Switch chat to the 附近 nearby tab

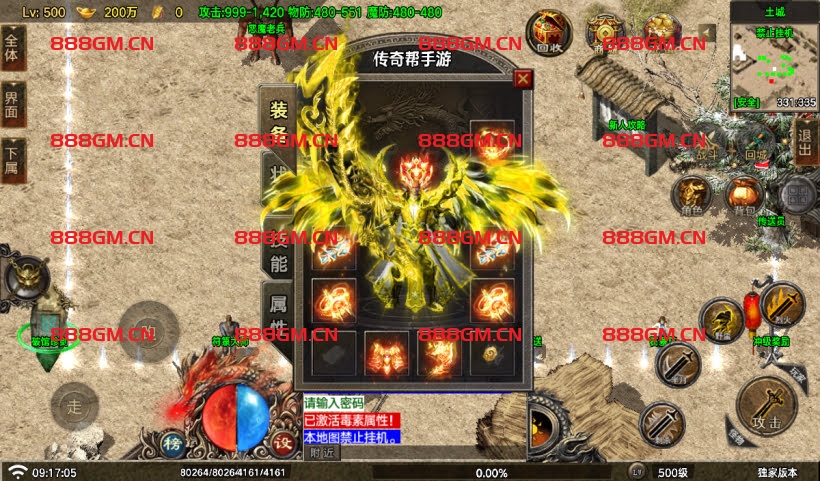point(321,453)
